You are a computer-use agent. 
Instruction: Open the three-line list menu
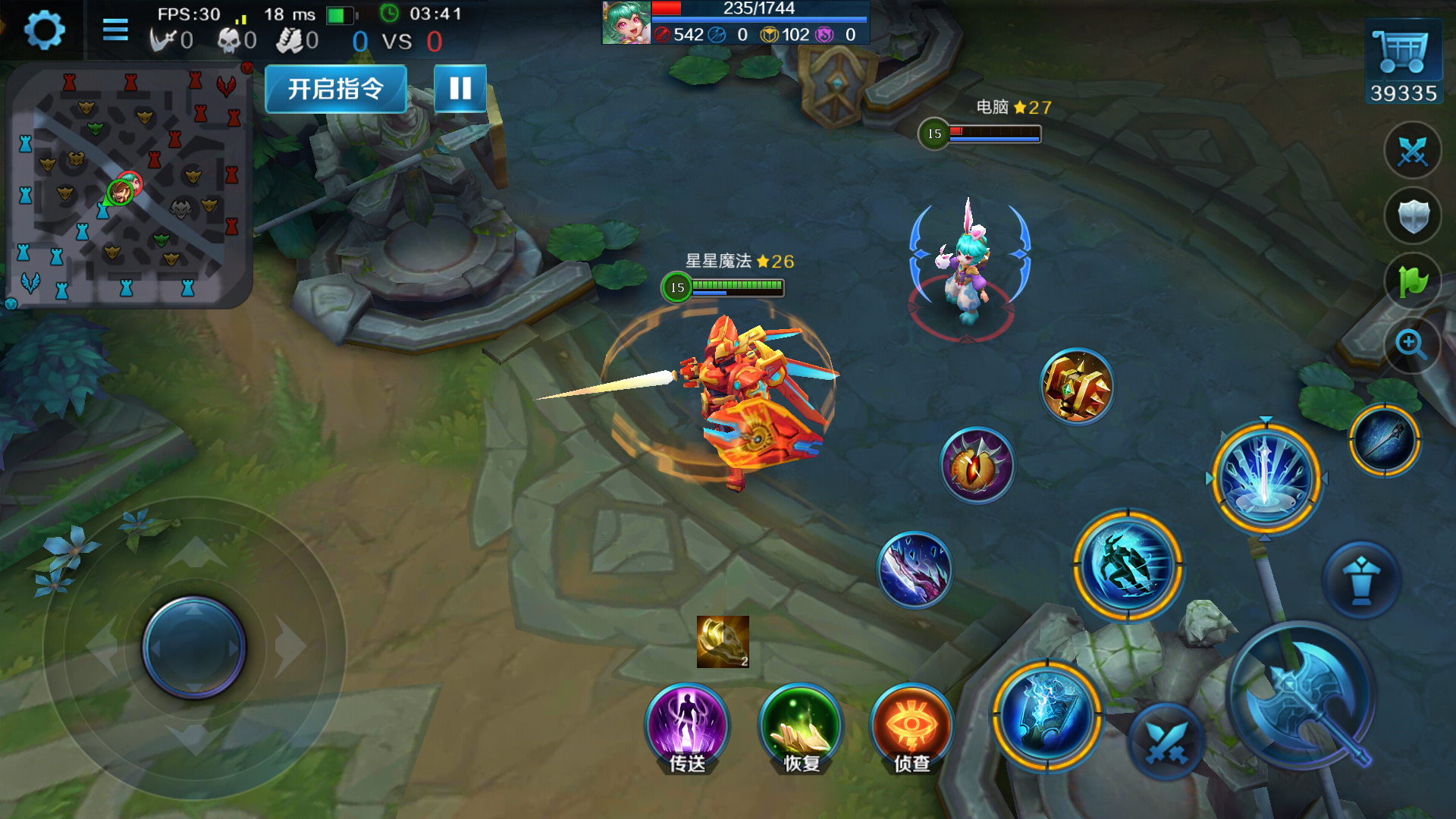tap(115, 30)
